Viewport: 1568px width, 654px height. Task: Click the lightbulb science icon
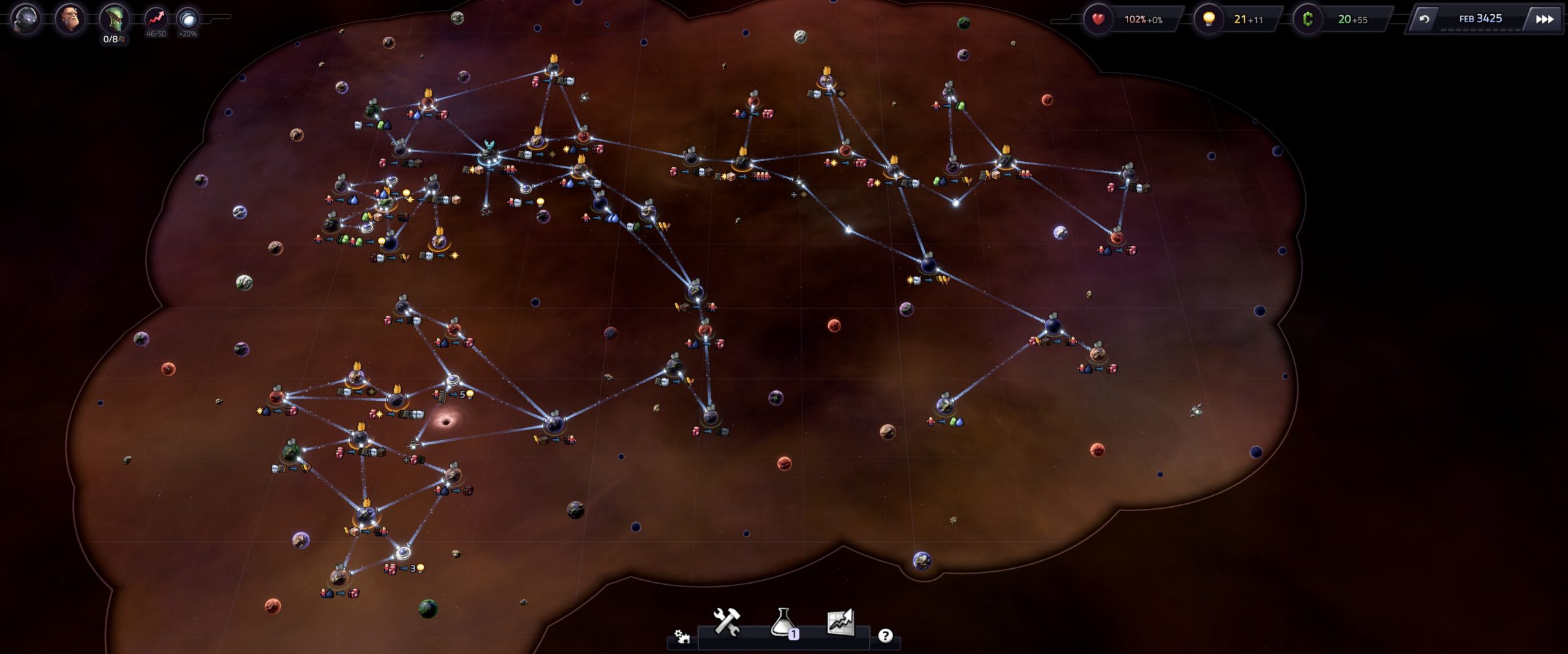coord(1209,19)
